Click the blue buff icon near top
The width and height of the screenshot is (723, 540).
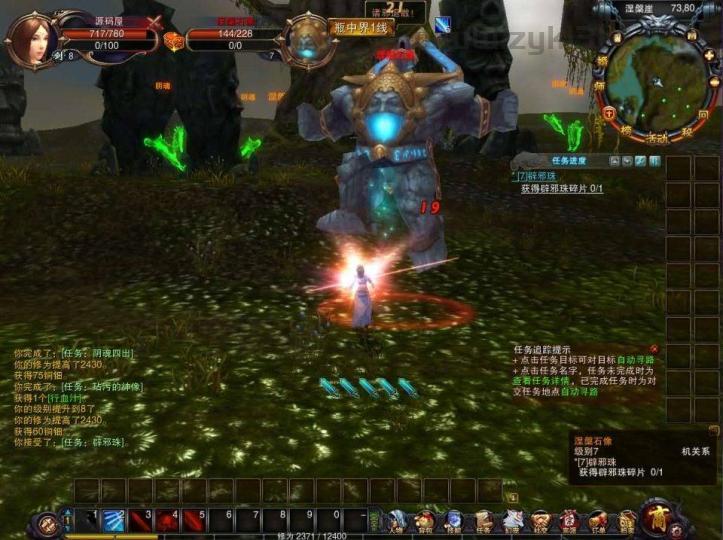[x=442, y=24]
